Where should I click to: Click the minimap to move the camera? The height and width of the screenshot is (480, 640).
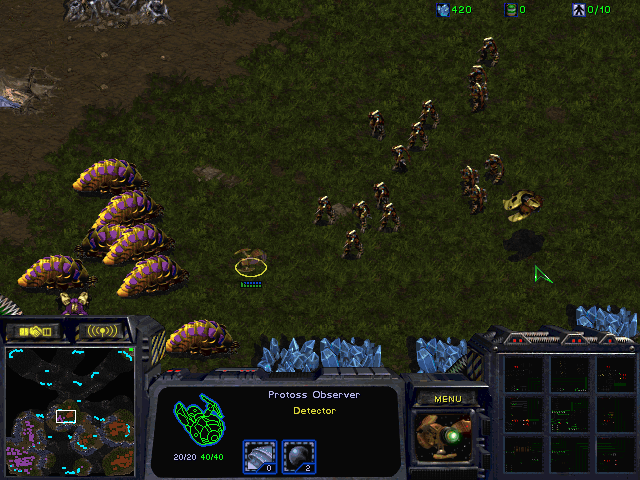tap(70, 410)
